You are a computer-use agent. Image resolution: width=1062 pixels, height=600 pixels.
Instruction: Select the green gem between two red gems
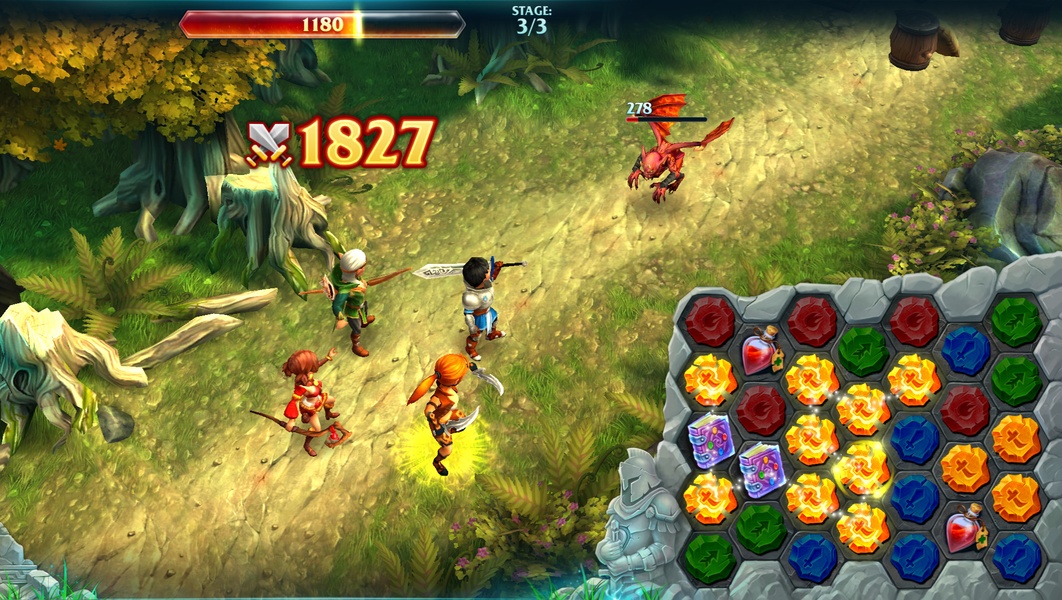[862, 351]
